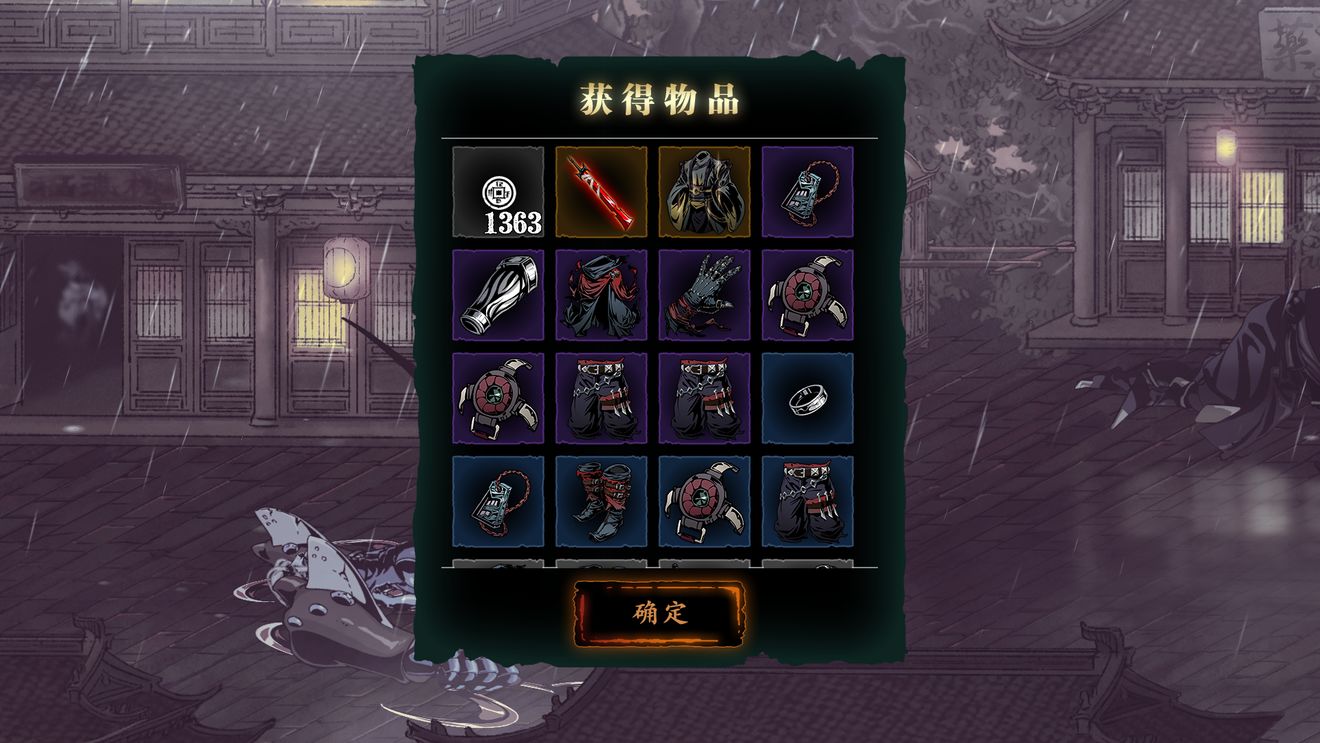Click the chained talisman in the top row

810,192
